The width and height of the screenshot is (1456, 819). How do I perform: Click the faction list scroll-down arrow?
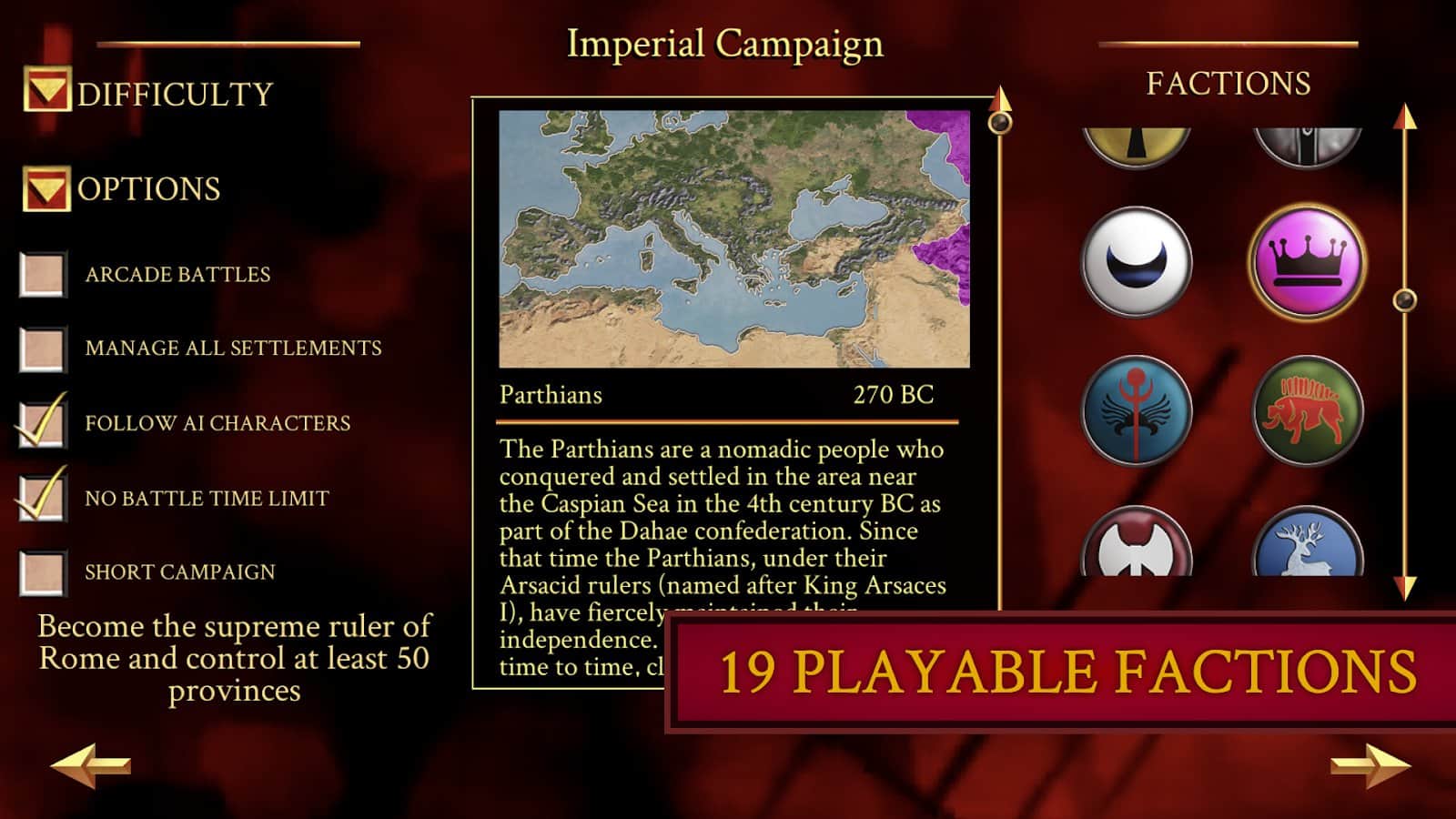tap(1404, 587)
